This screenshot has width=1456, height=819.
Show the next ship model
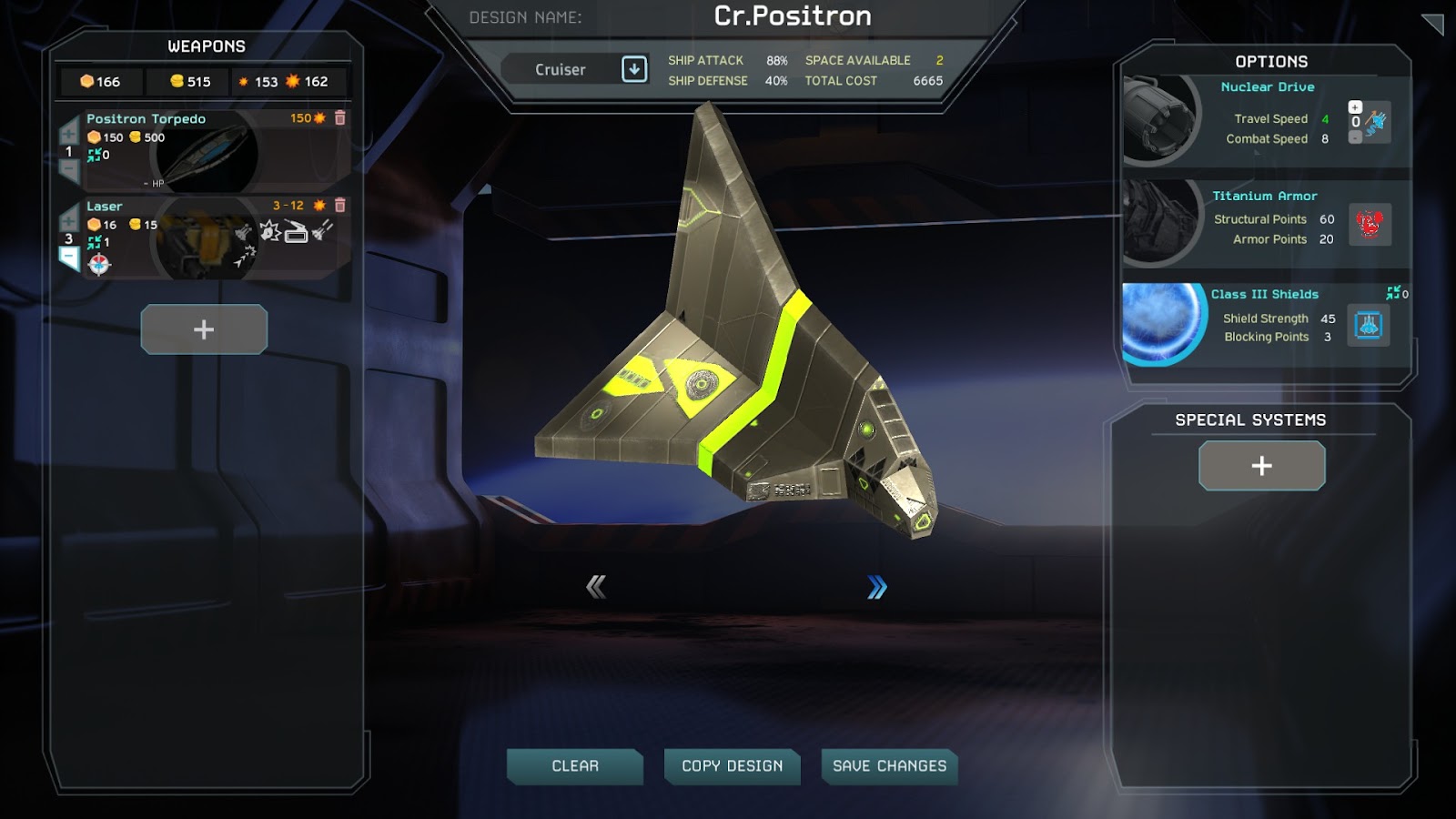coord(876,588)
